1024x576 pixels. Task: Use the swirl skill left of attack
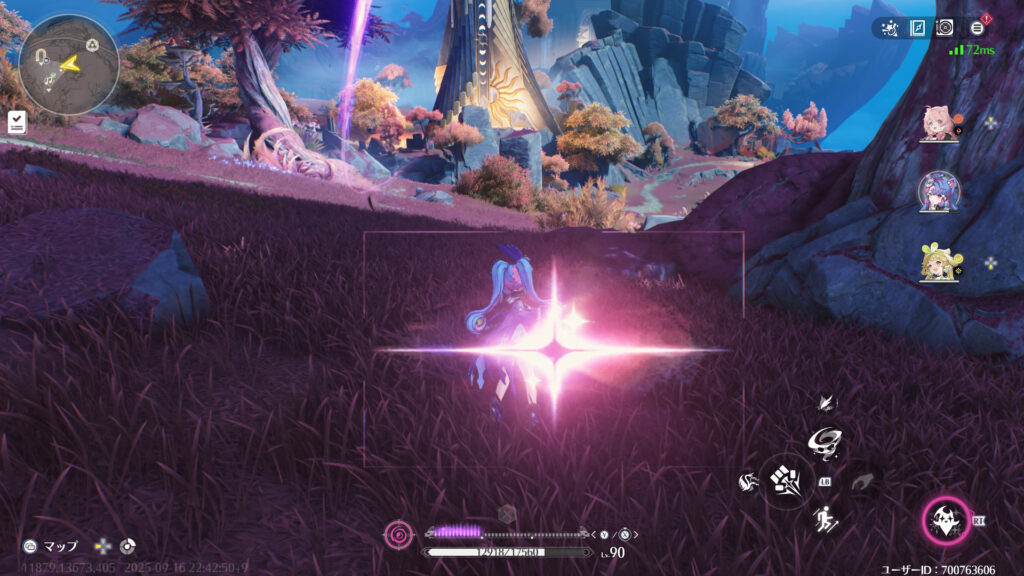click(746, 482)
